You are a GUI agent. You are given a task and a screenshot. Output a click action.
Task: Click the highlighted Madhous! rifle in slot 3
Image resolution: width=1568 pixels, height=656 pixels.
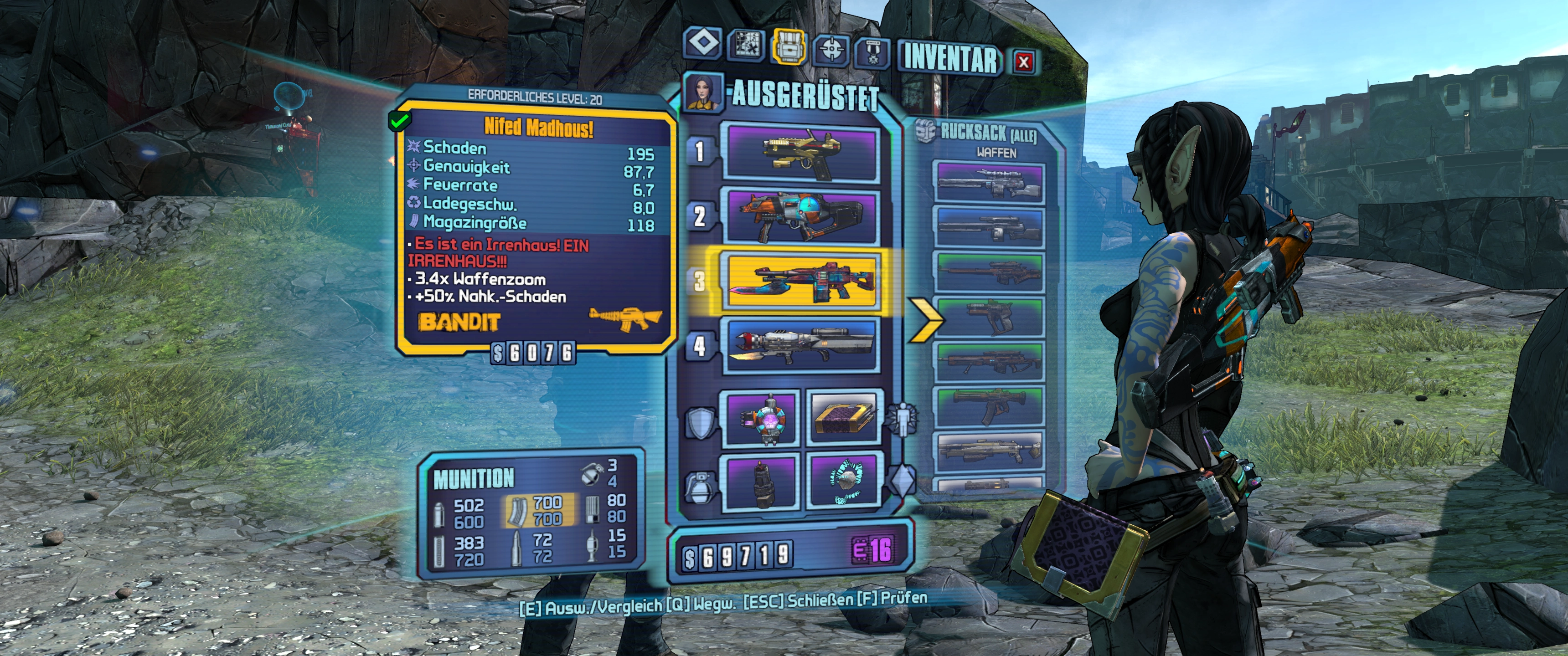pos(800,281)
